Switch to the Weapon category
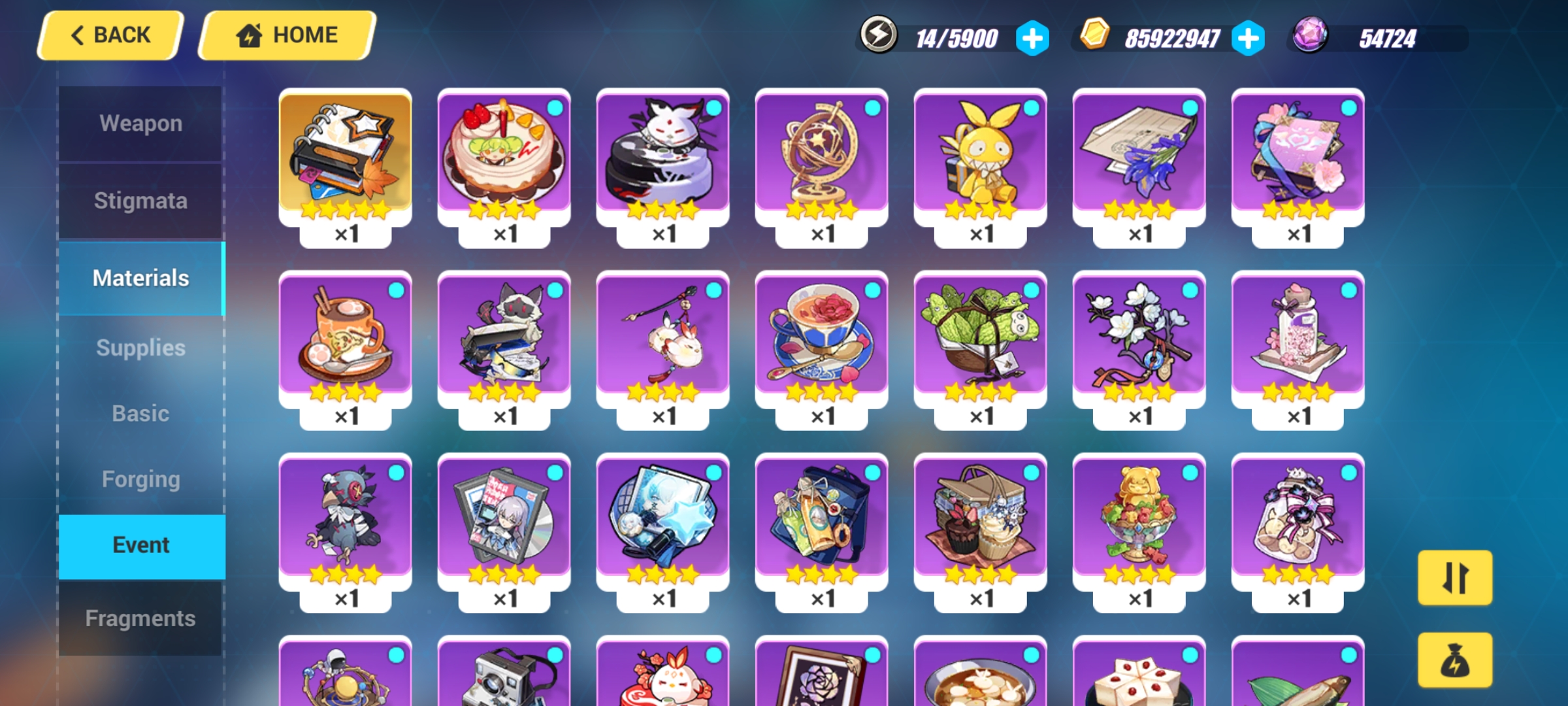Screen dimensions: 1568x706 pos(140,122)
